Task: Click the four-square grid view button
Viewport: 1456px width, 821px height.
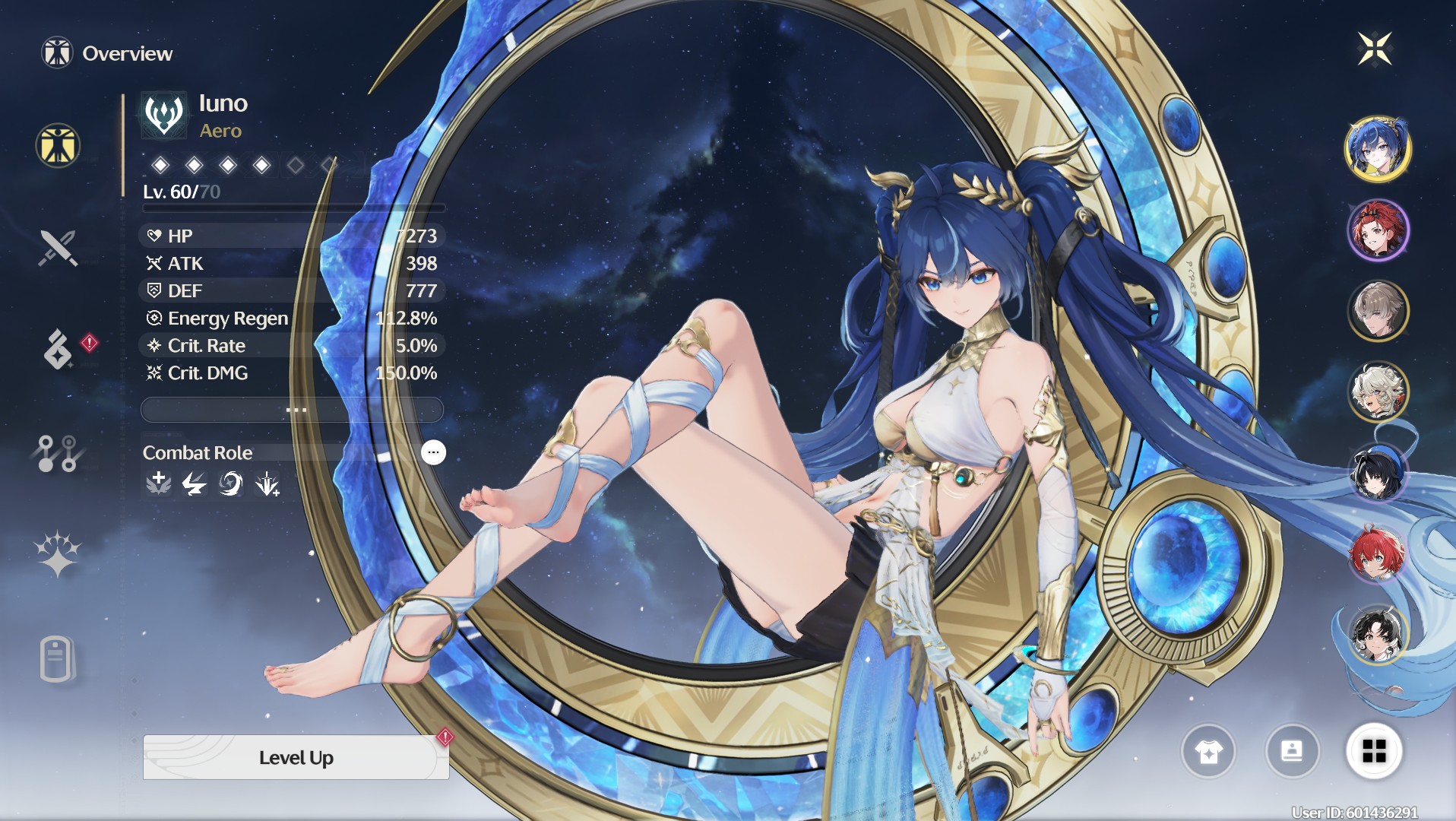Action: tap(1374, 751)
